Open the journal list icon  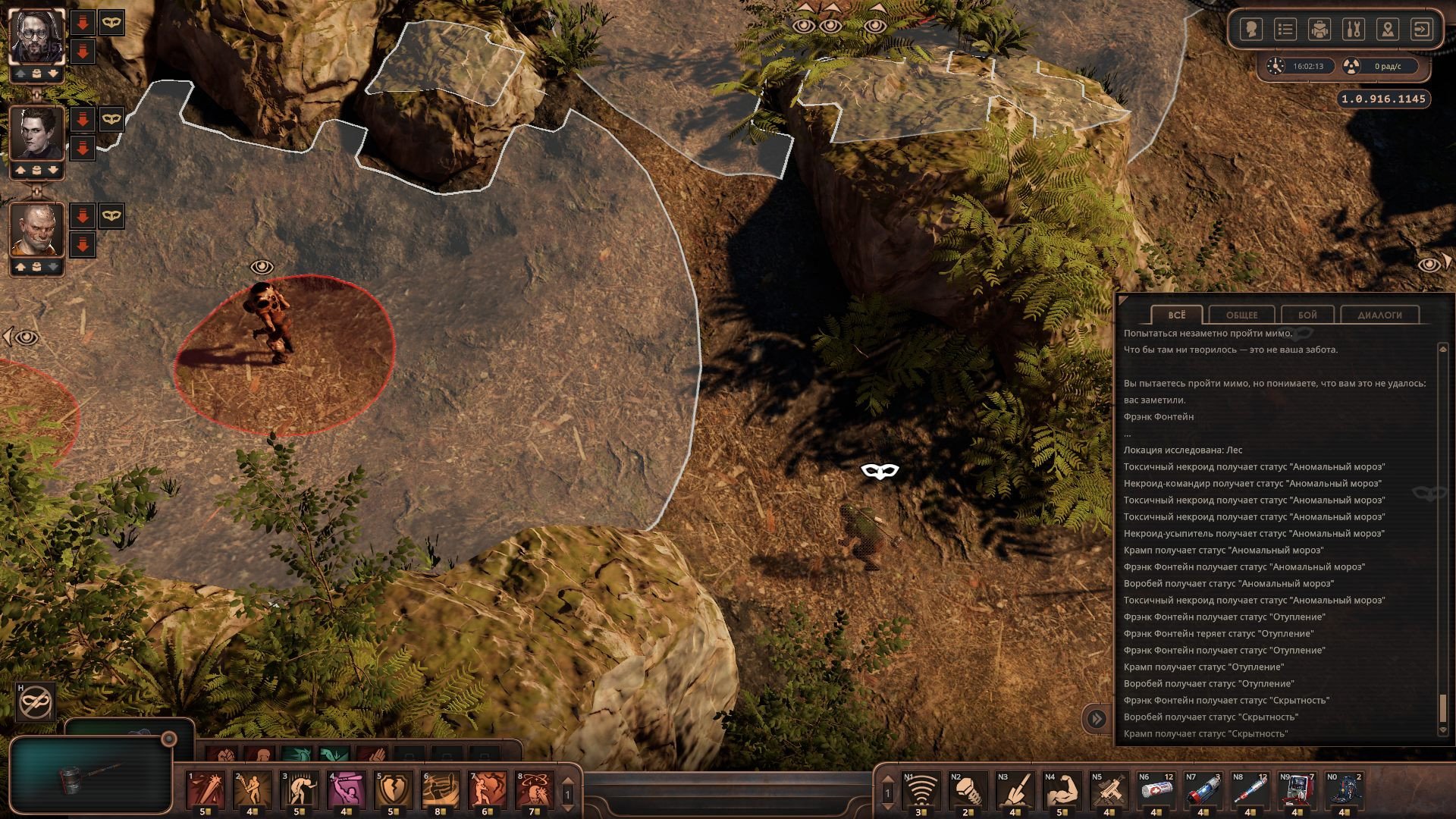coord(1285,30)
